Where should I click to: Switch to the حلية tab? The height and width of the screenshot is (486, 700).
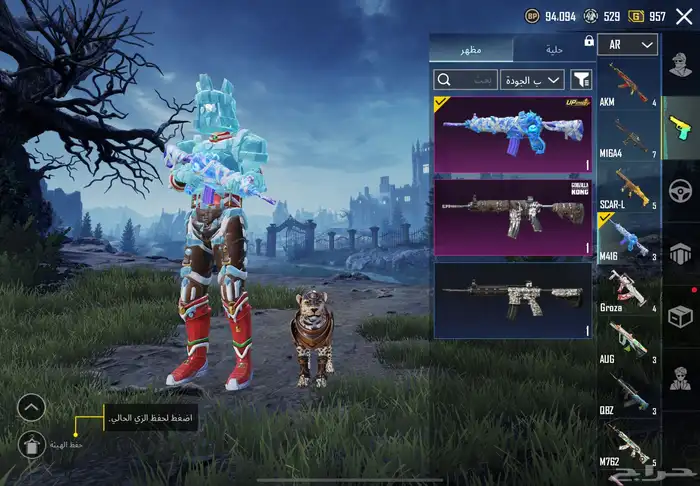pyautogui.click(x=553, y=49)
